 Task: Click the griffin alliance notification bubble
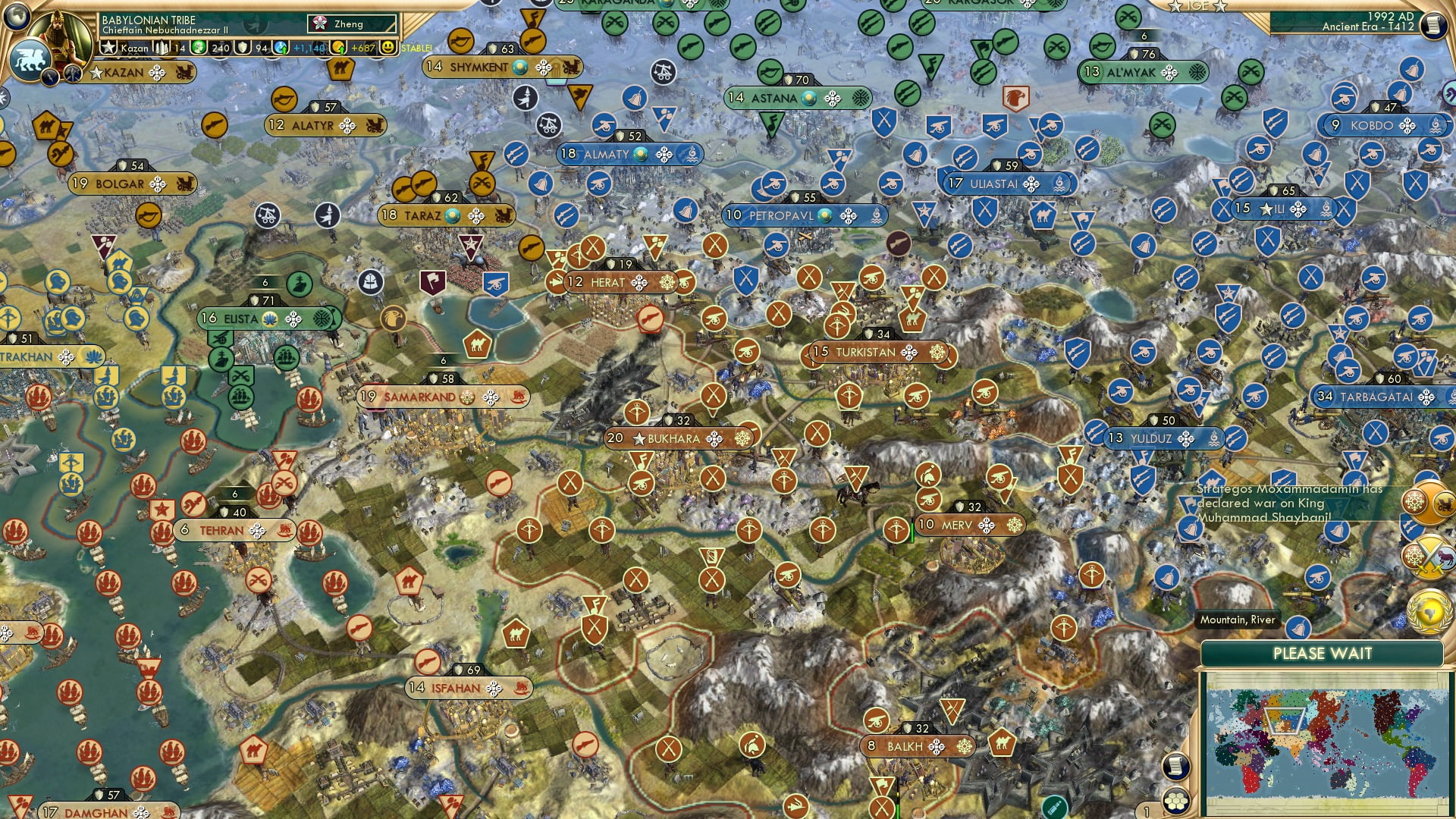click(1428, 500)
